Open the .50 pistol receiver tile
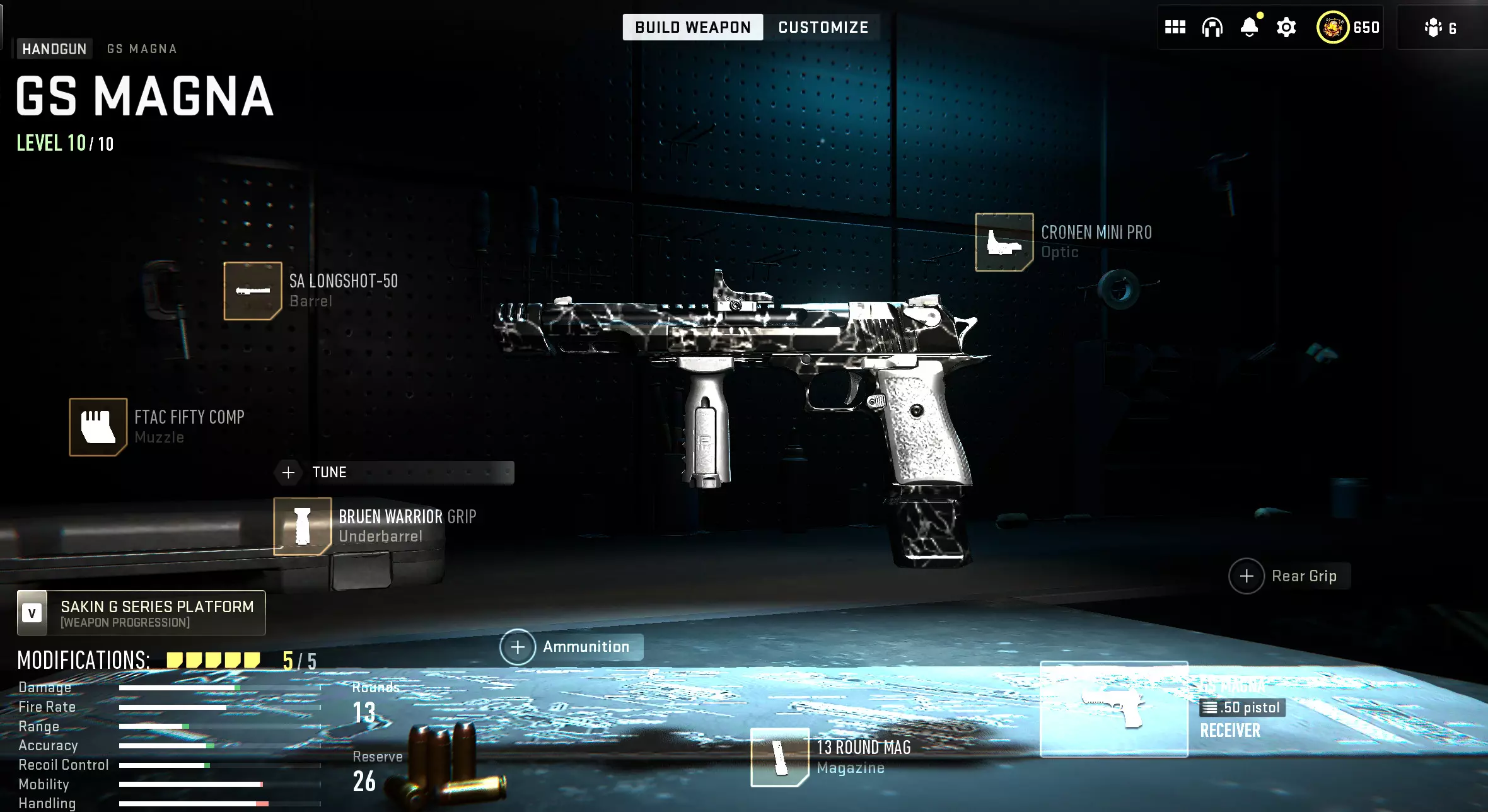Image resolution: width=1488 pixels, height=812 pixels. (1113, 709)
